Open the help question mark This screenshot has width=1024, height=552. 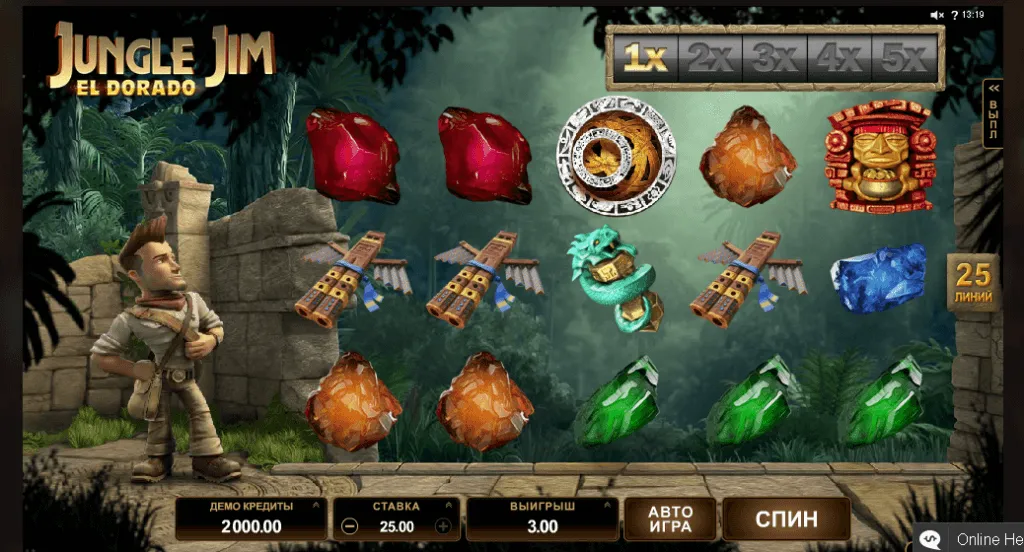953,14
